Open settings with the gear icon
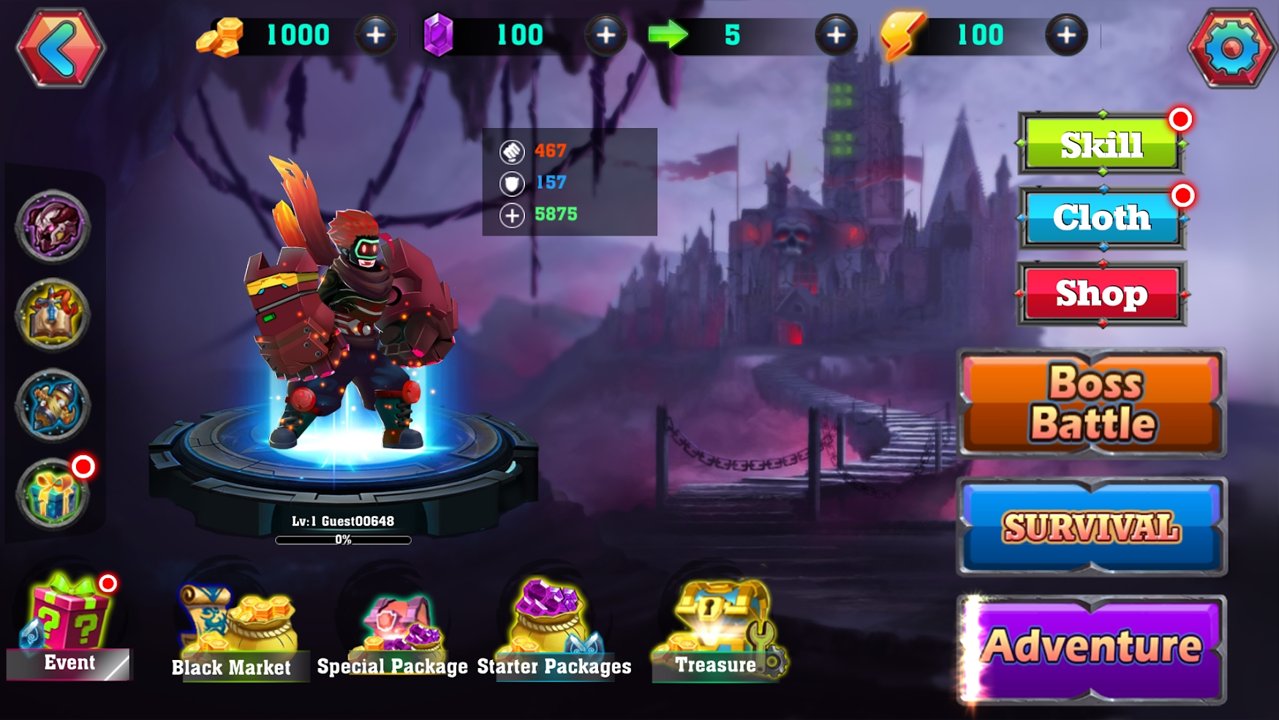Image resolution: width=1279 pixels, height=720 pixels. pyautogui.click(x=1232, y=47)
